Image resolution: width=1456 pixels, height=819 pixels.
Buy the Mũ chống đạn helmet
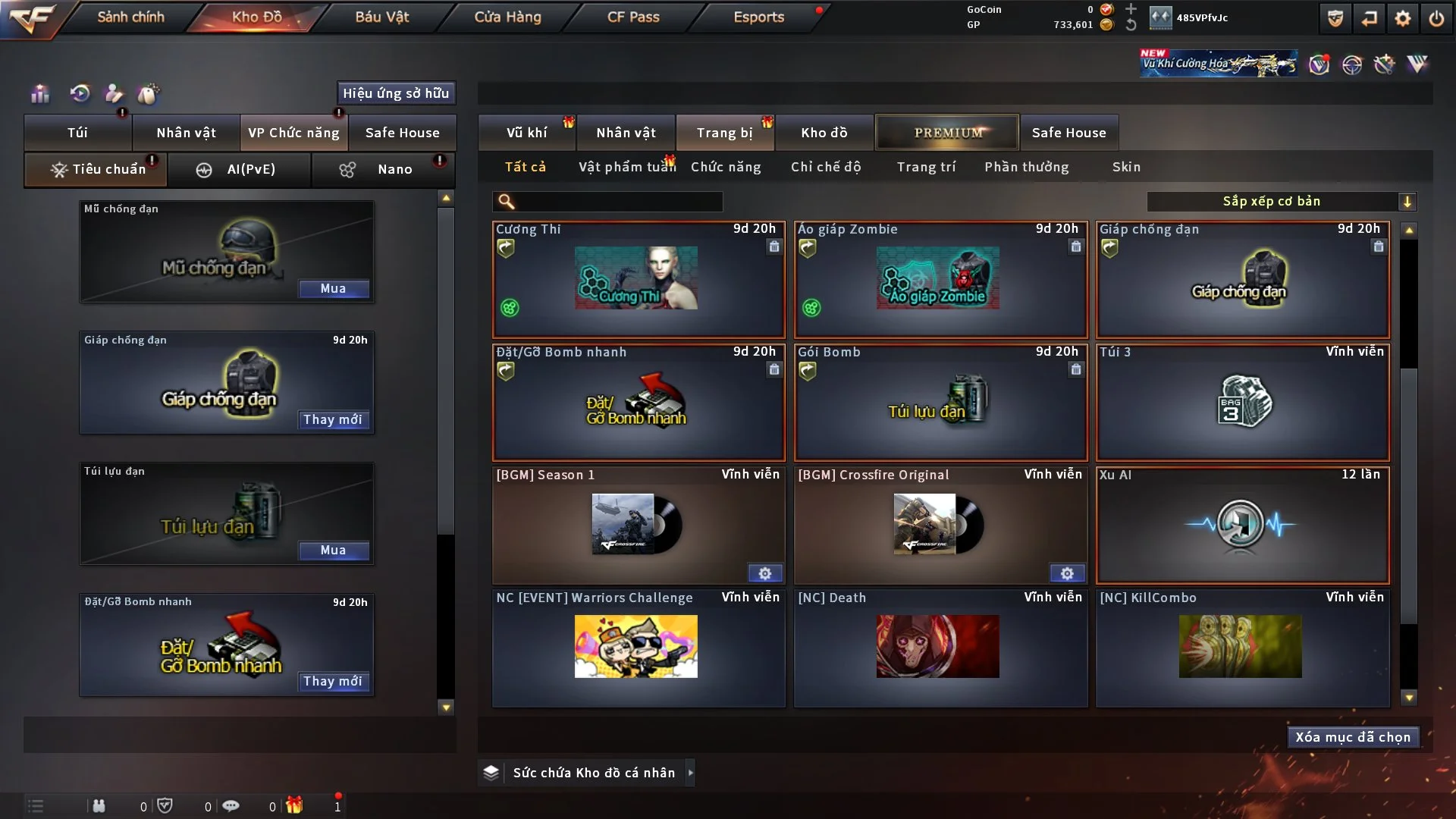click(333, 289)
